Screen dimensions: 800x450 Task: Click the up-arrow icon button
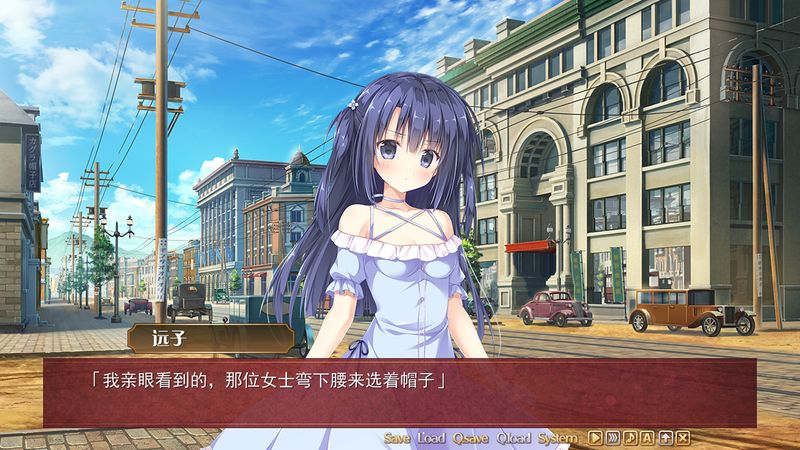[x=665, y=438]
